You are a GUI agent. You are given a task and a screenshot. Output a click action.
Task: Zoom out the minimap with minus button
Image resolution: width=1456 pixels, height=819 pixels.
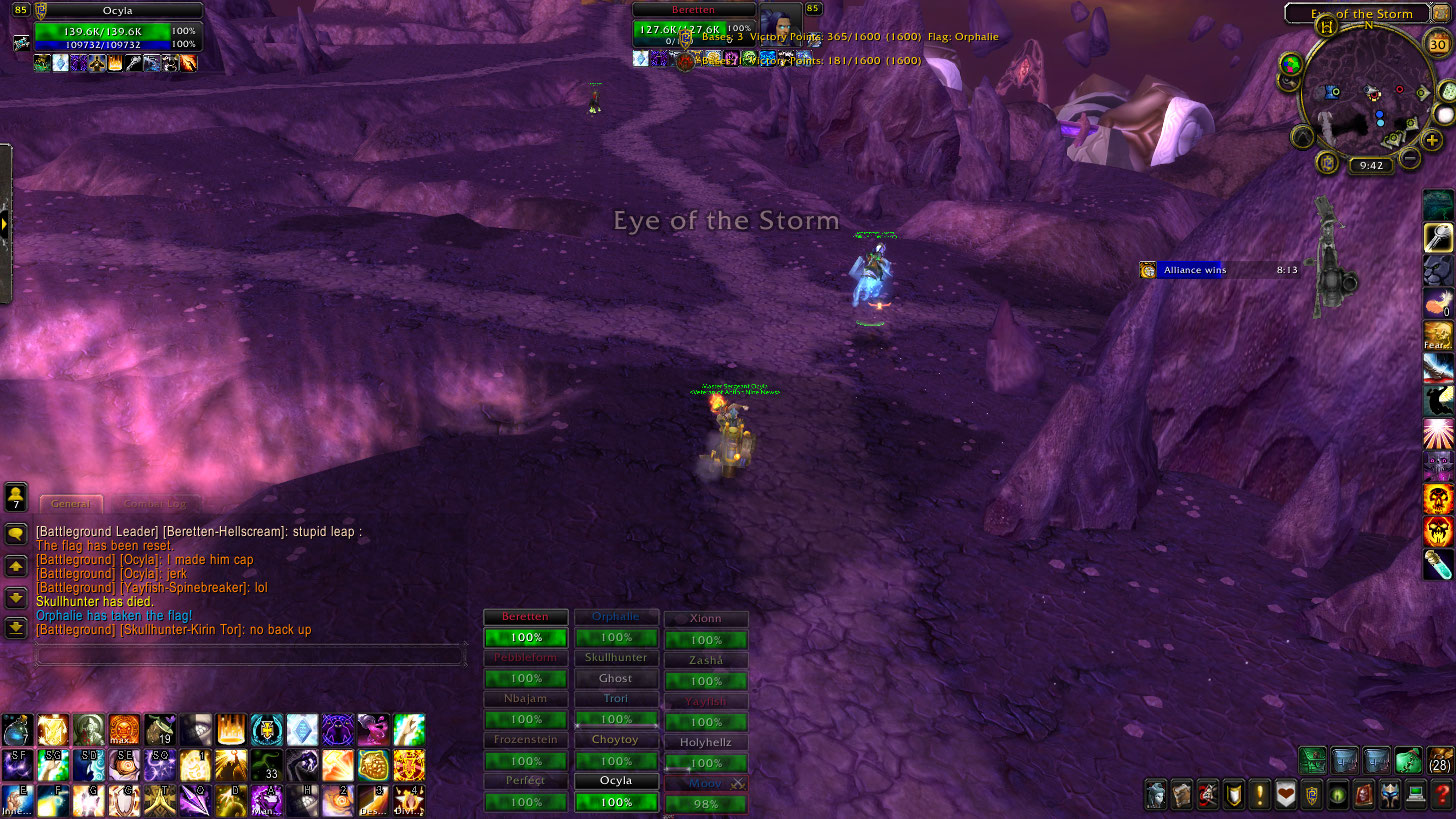(1410, 157)
